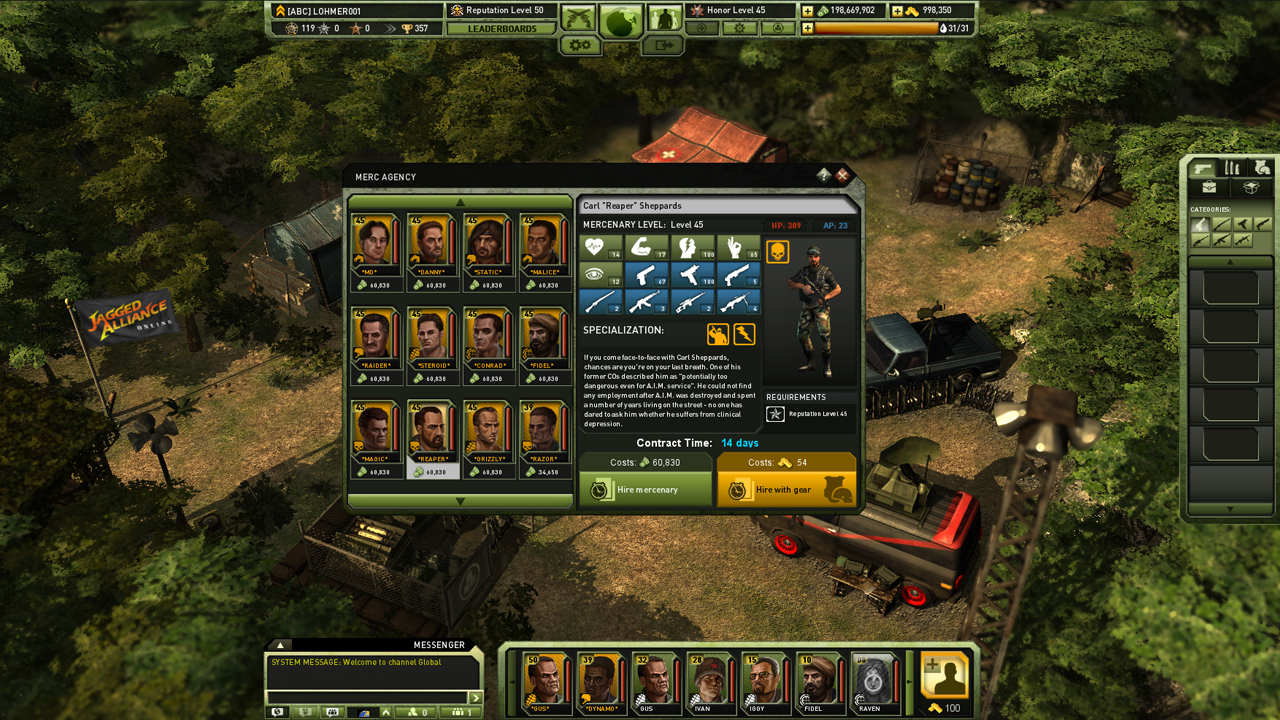This screenshot has height=720, width=1280.
Task: Toggle the pistol category filter
Action: click(1200, 224)
